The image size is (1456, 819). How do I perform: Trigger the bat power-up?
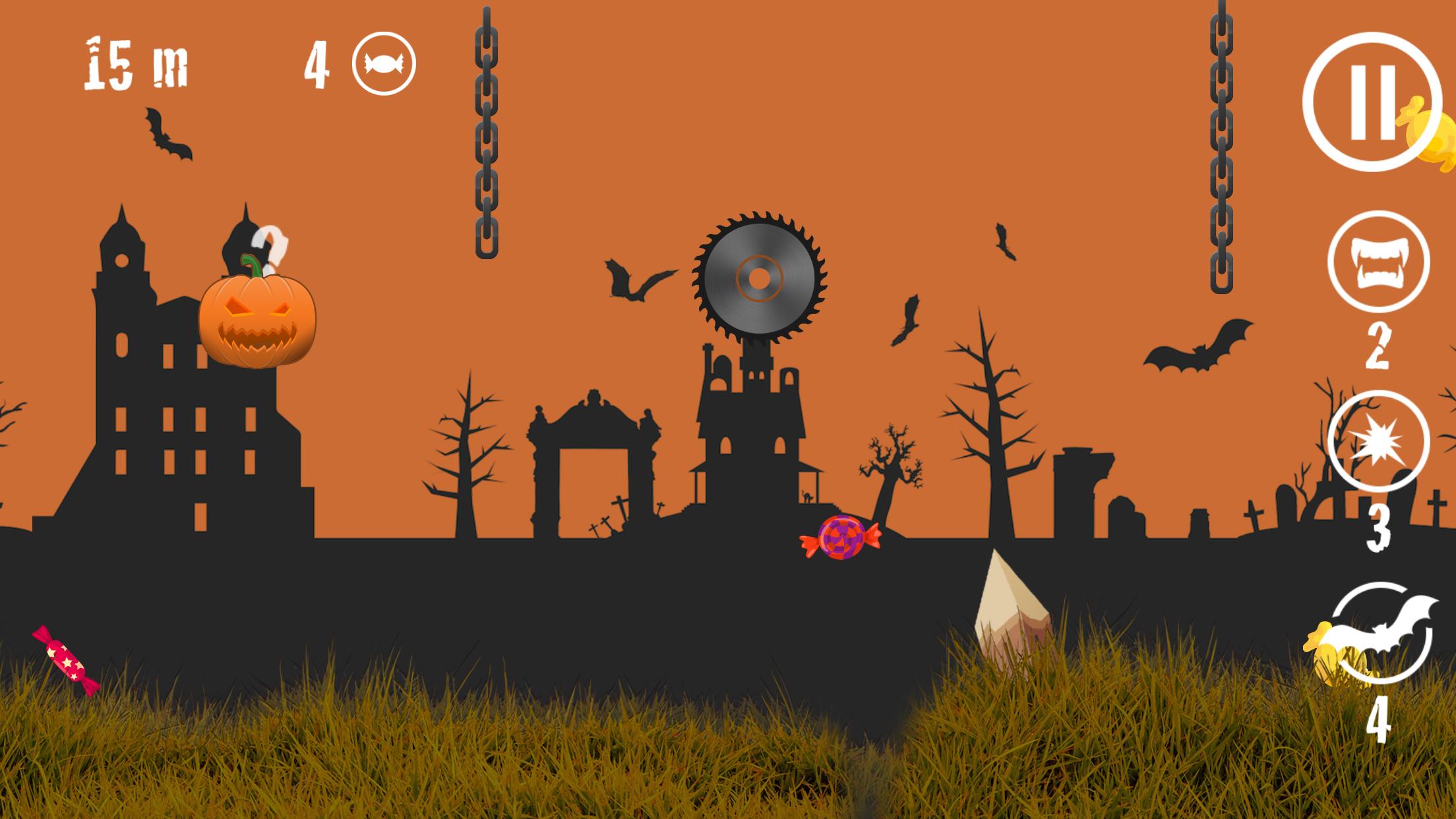tap(1381, 633)
